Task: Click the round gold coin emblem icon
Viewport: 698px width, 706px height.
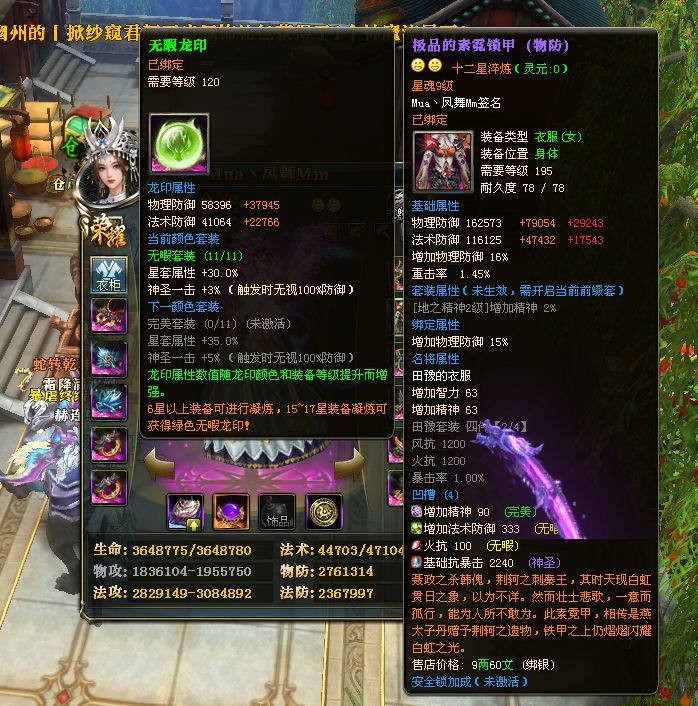Action: (x=323, y=510)
